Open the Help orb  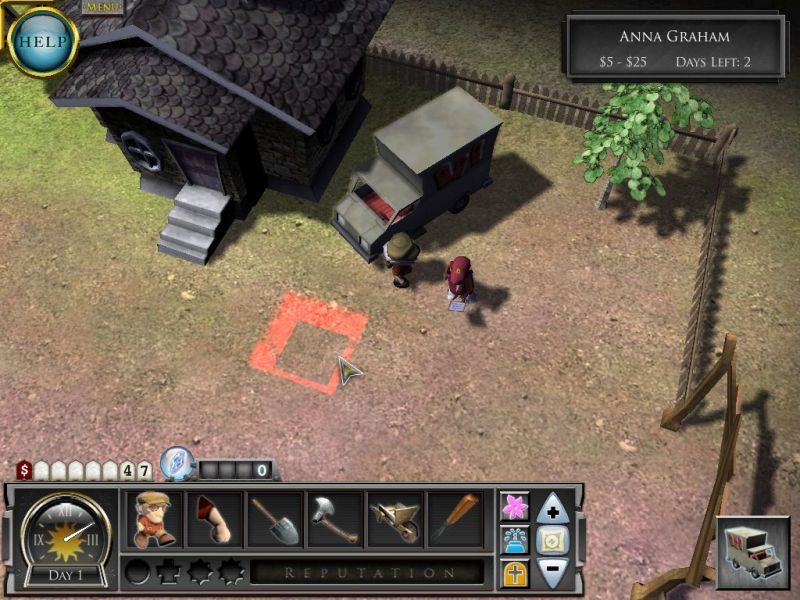click(42, 42)
